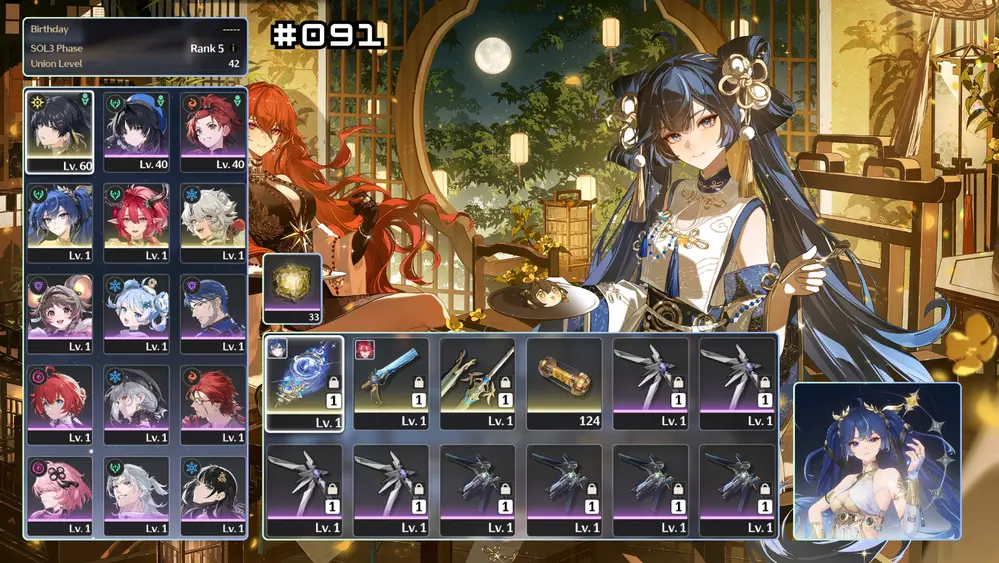Viewport: 999px width, 563px height.
Task: Open the glowing gold cube item slot
Action: [x=292, y=289]
